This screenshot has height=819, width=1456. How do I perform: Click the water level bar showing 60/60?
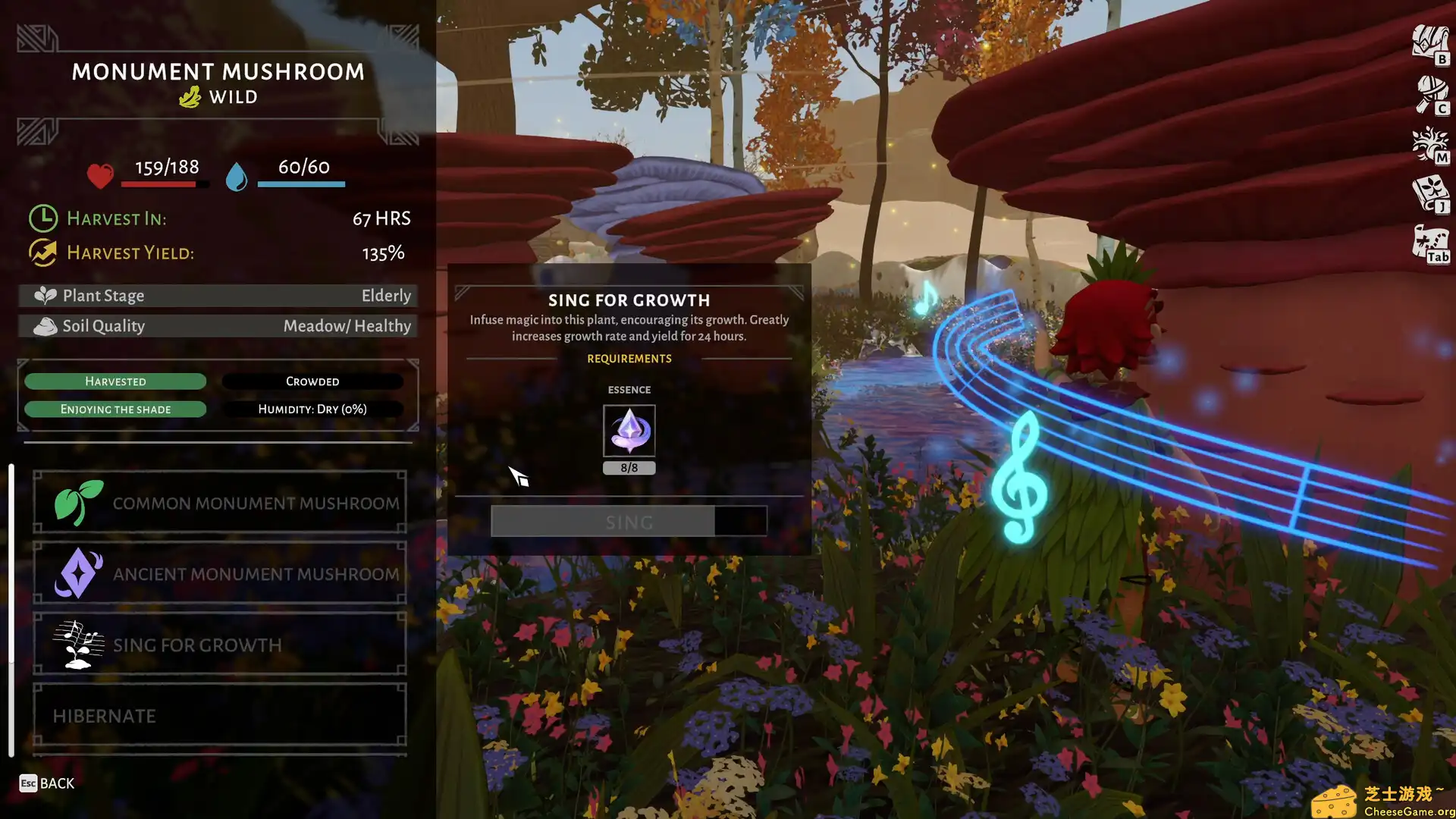pyautogui.click(x=301, y=182)
